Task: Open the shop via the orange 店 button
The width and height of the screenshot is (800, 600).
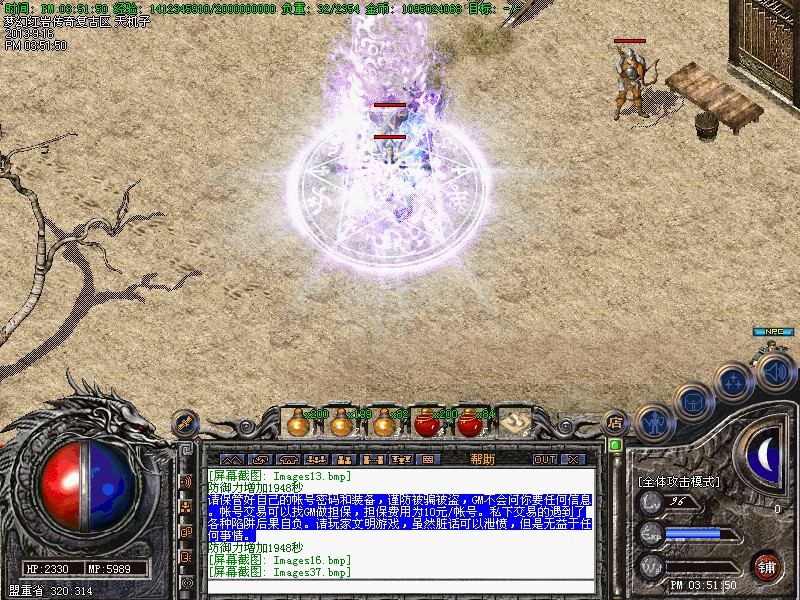Action: tap(616, 422)
